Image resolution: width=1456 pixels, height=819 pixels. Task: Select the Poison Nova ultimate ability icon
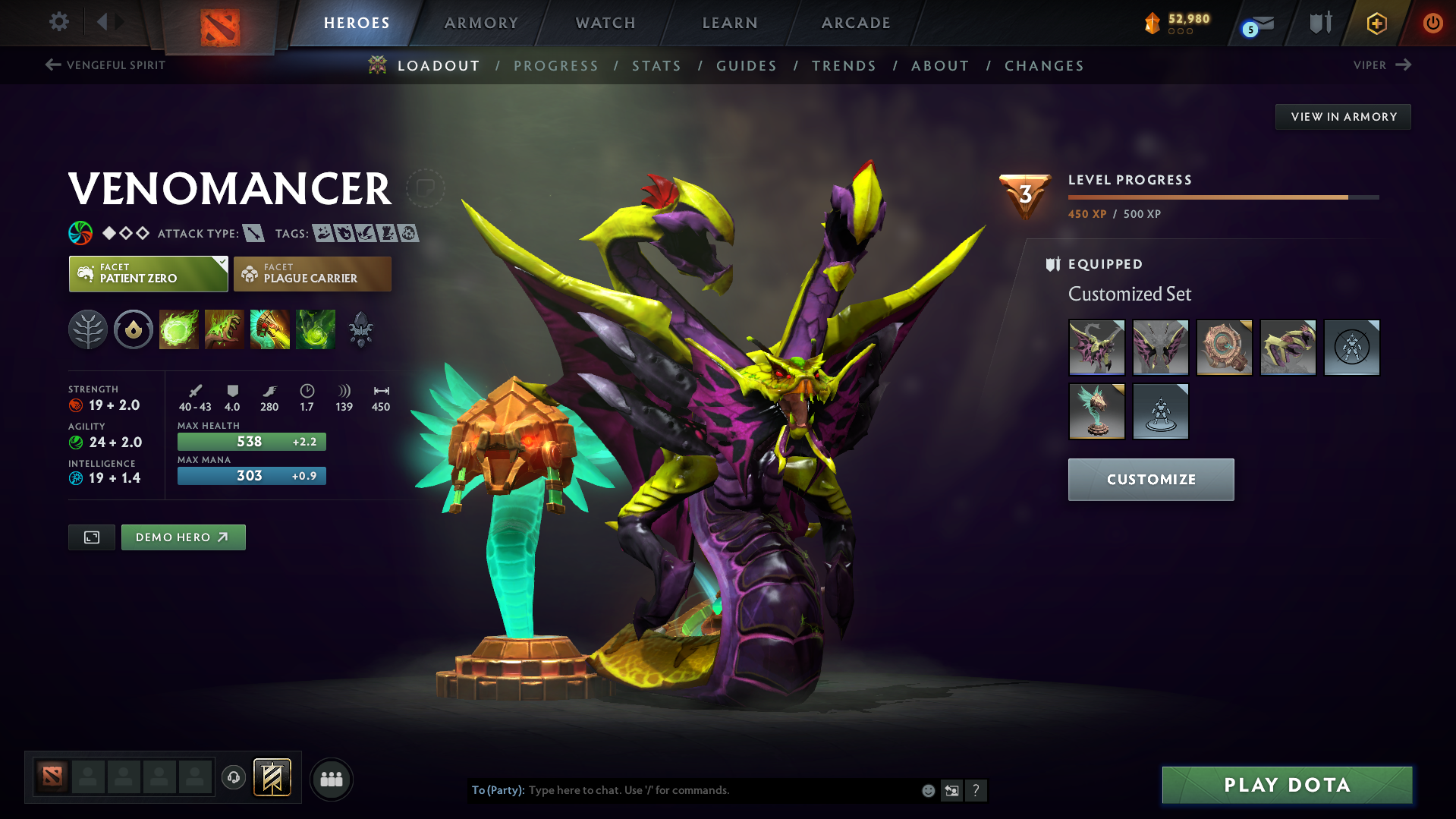coord(316,329)
